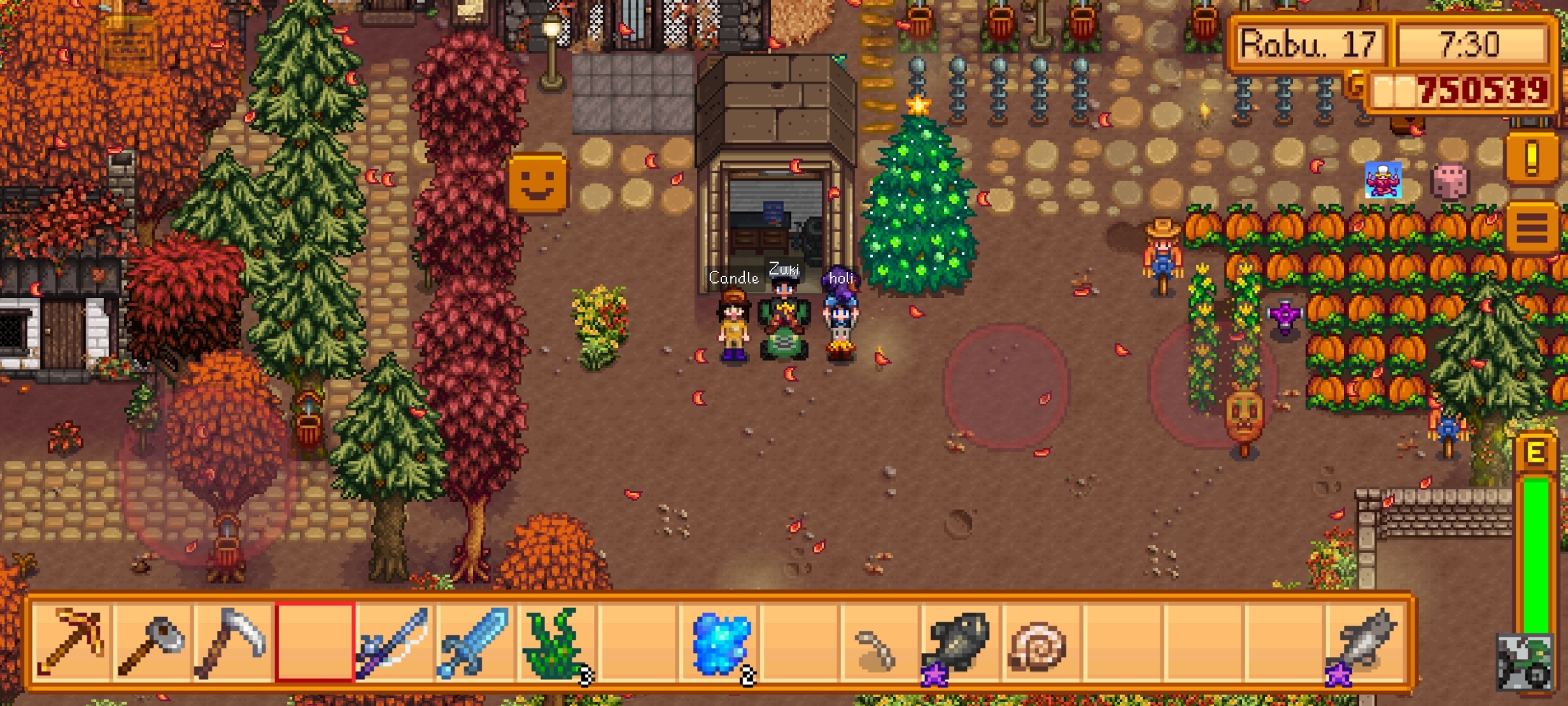Choose the grey fish in the last slot
This screenshot has height=706, width=1568.
[x=1363, y=642]
